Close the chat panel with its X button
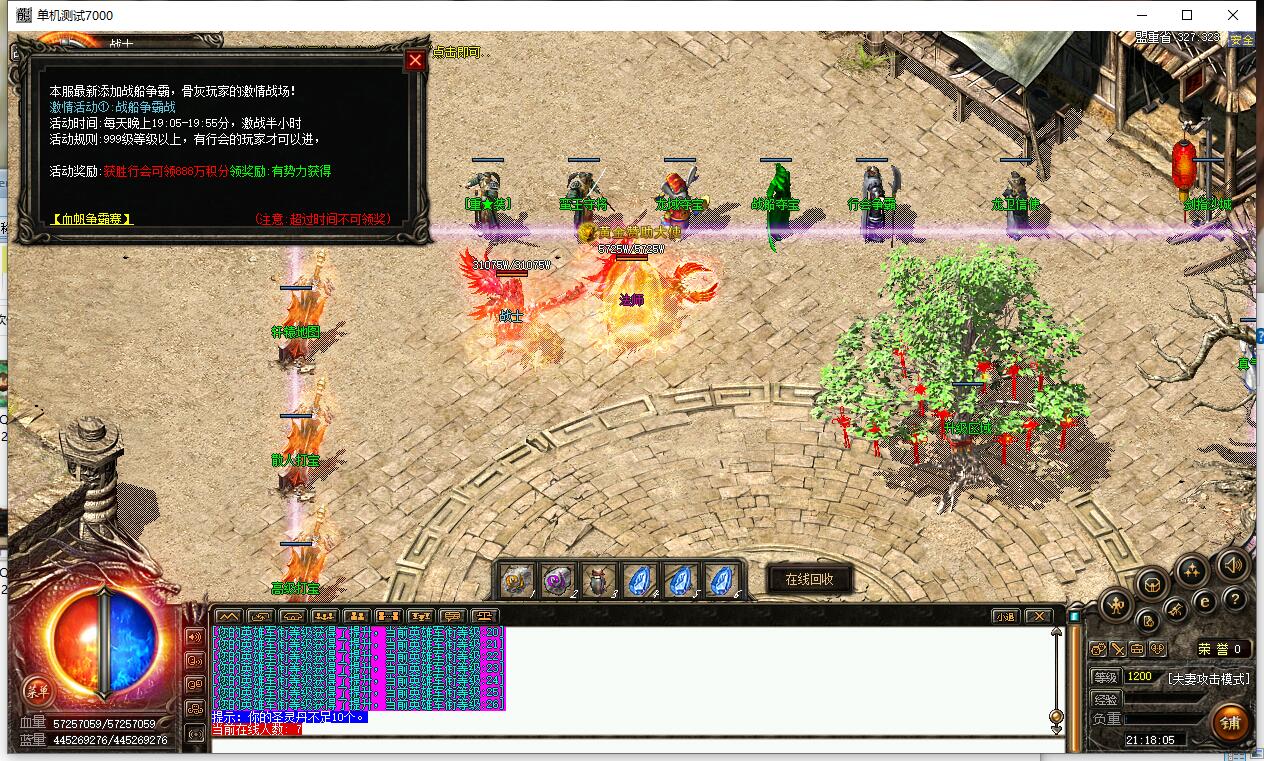Screen dimensions: 1264x761 1039,616
